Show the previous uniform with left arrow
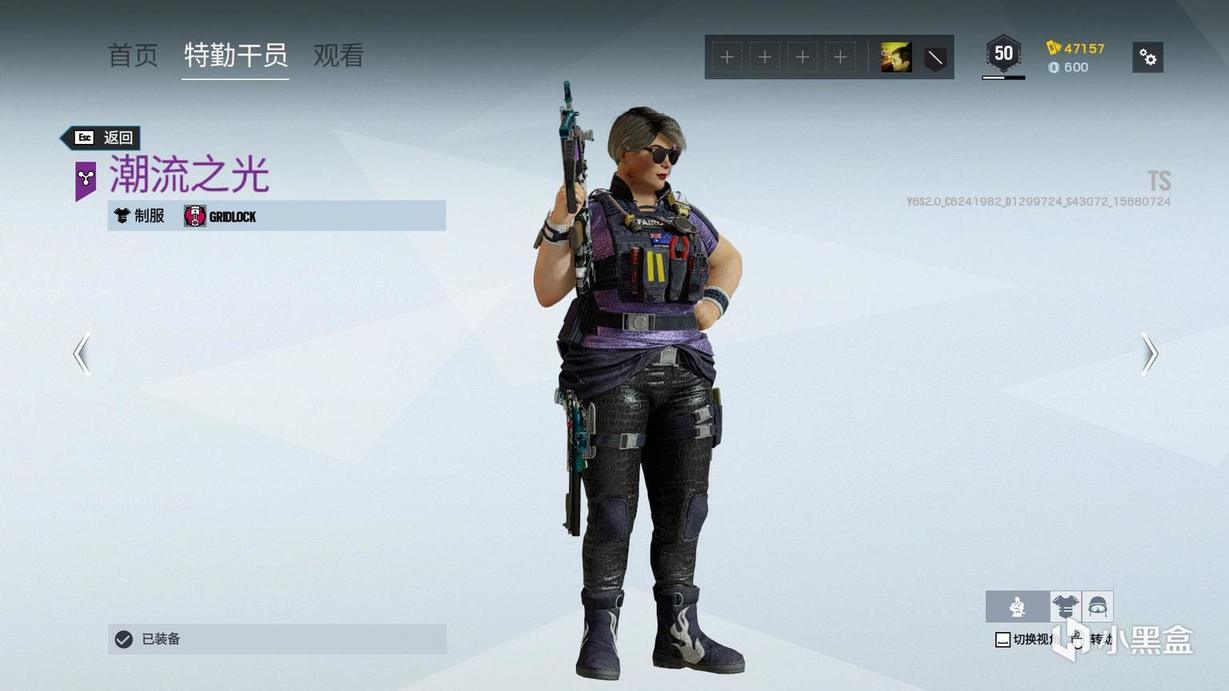 click(82, 353)
